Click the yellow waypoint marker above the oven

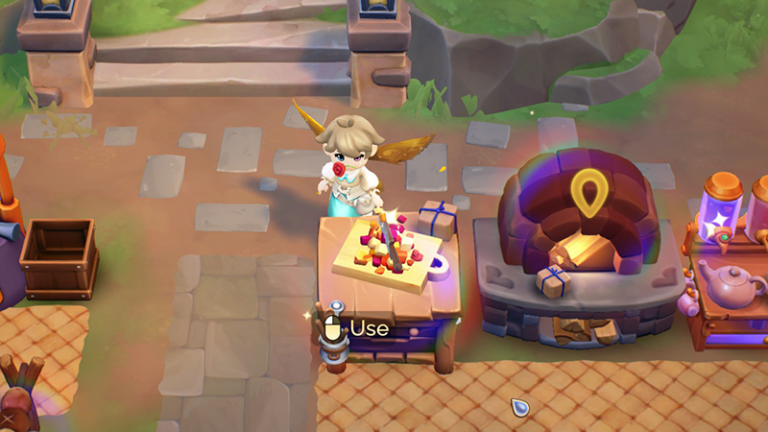589,191
